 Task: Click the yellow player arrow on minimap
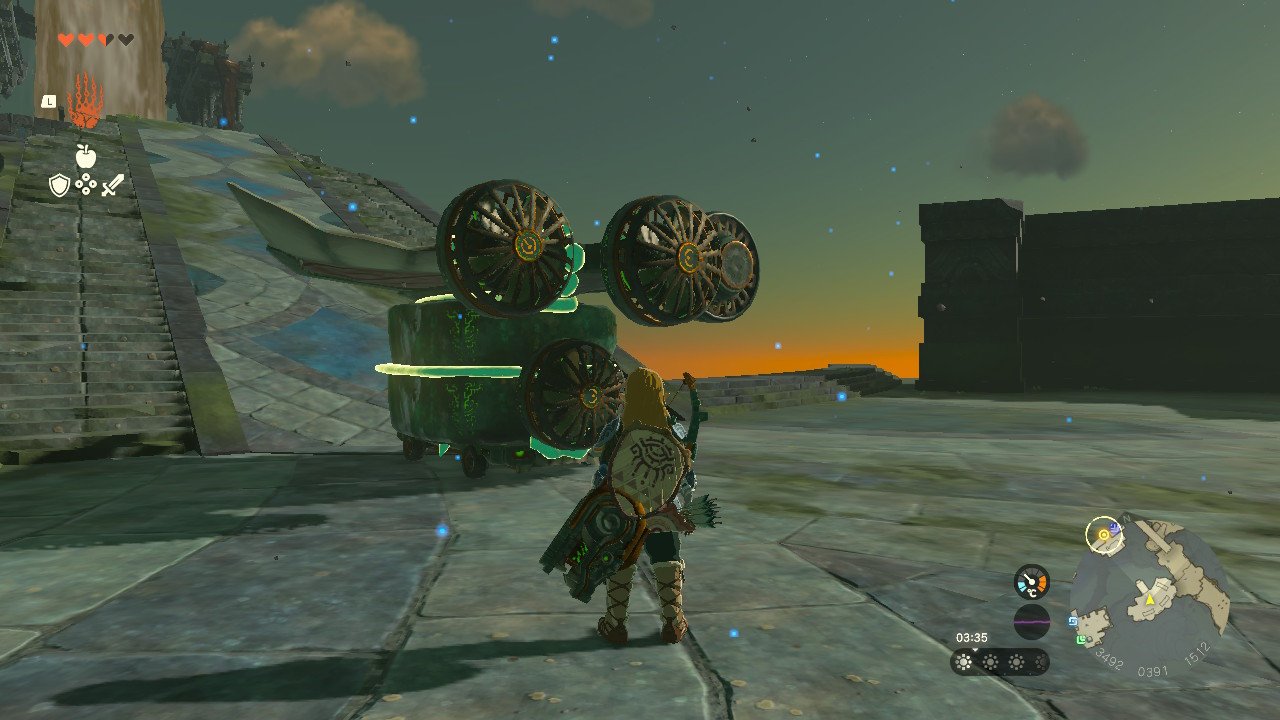(x=1150, y=599)
